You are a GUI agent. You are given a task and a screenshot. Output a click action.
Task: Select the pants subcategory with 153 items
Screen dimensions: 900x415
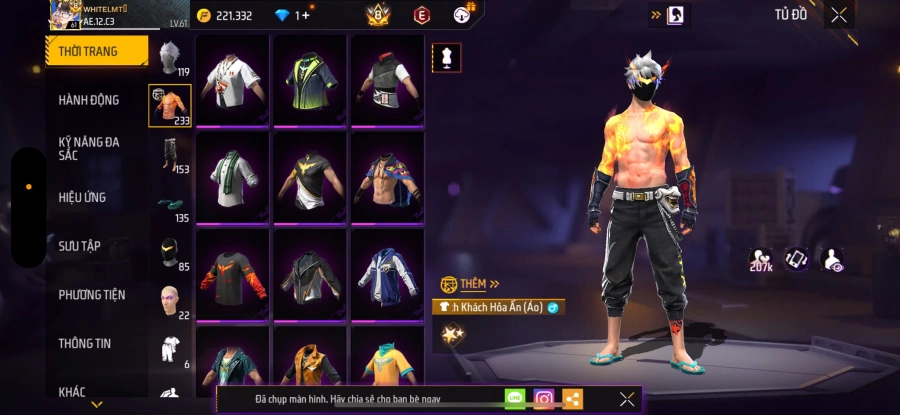pyautogui.click(x=170, y=156)
